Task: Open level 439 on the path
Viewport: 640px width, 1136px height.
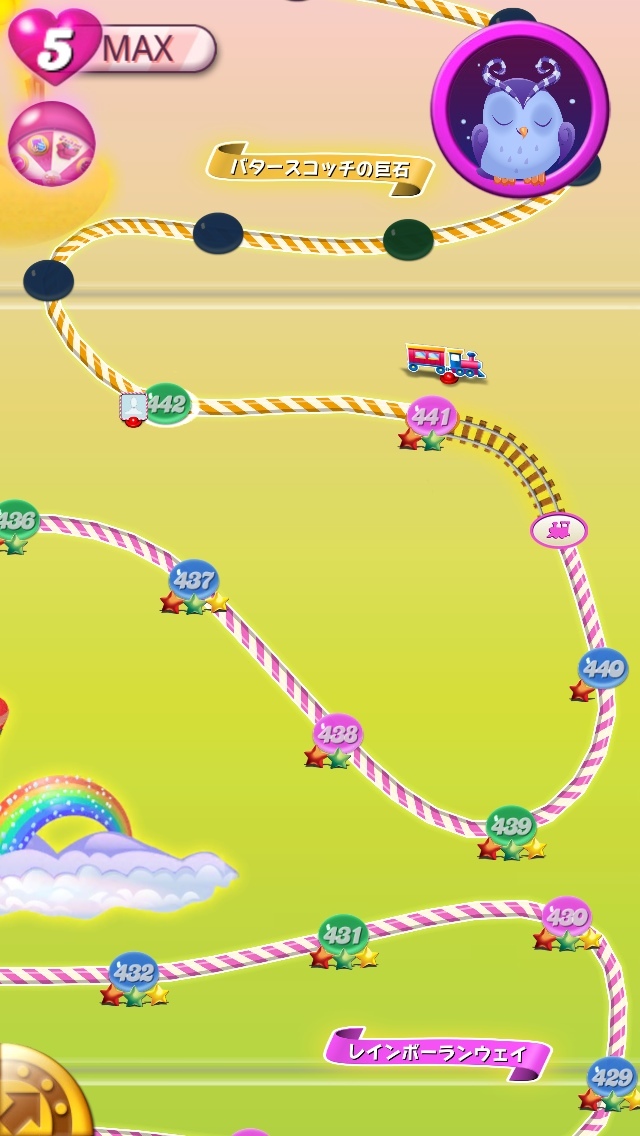Action: (511, 826)
